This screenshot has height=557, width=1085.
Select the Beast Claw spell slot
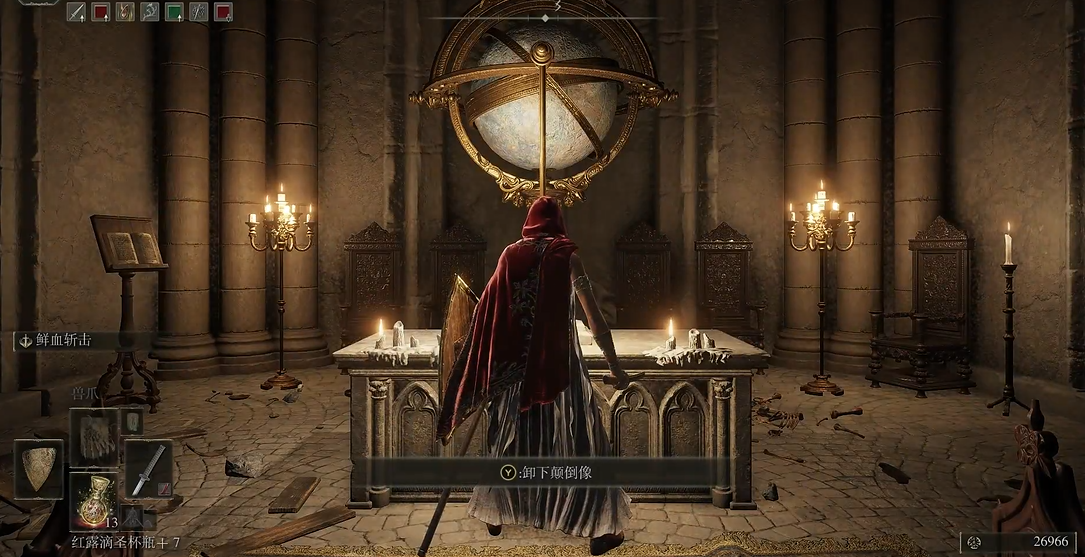[94, 437]
